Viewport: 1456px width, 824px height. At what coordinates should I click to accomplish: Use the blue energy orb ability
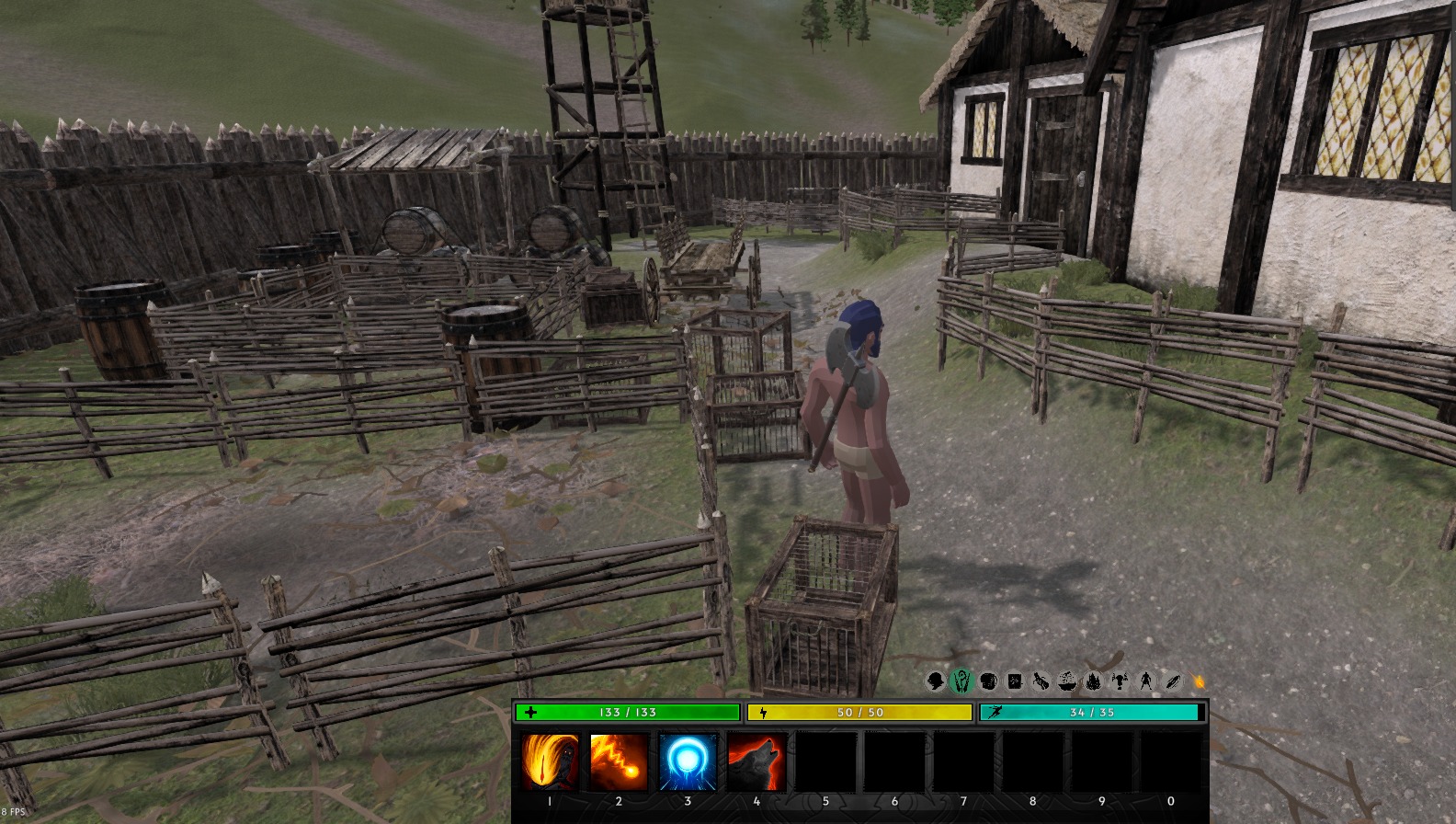tap(688, 761)
